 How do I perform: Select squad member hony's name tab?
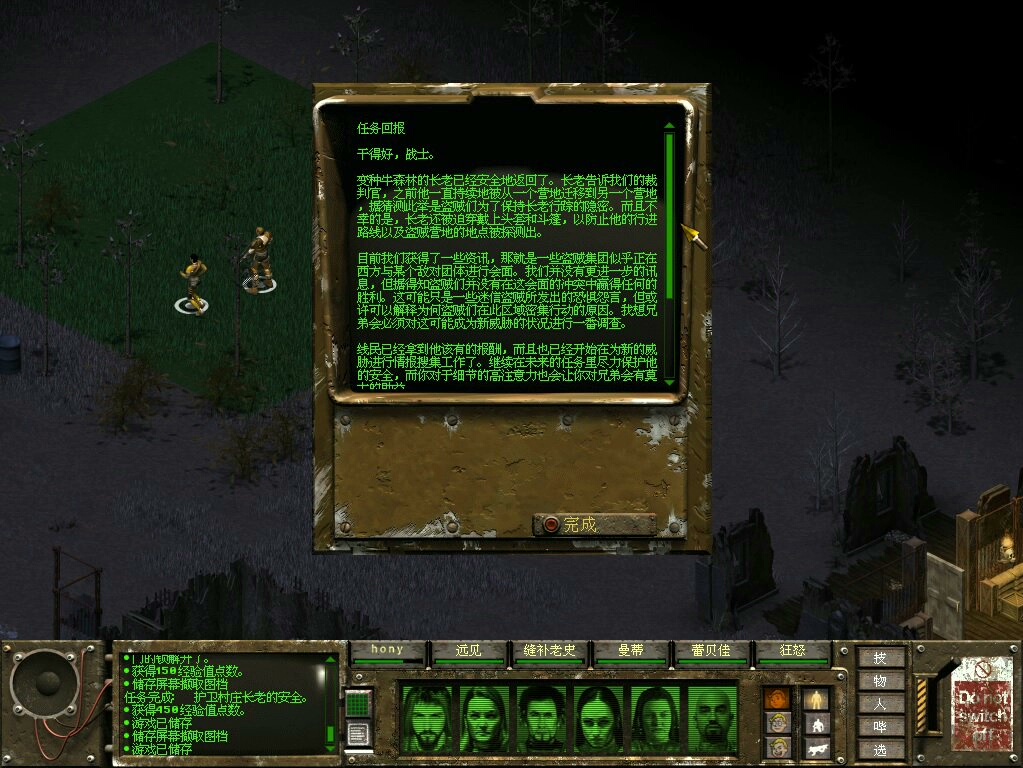pos(387,650)
